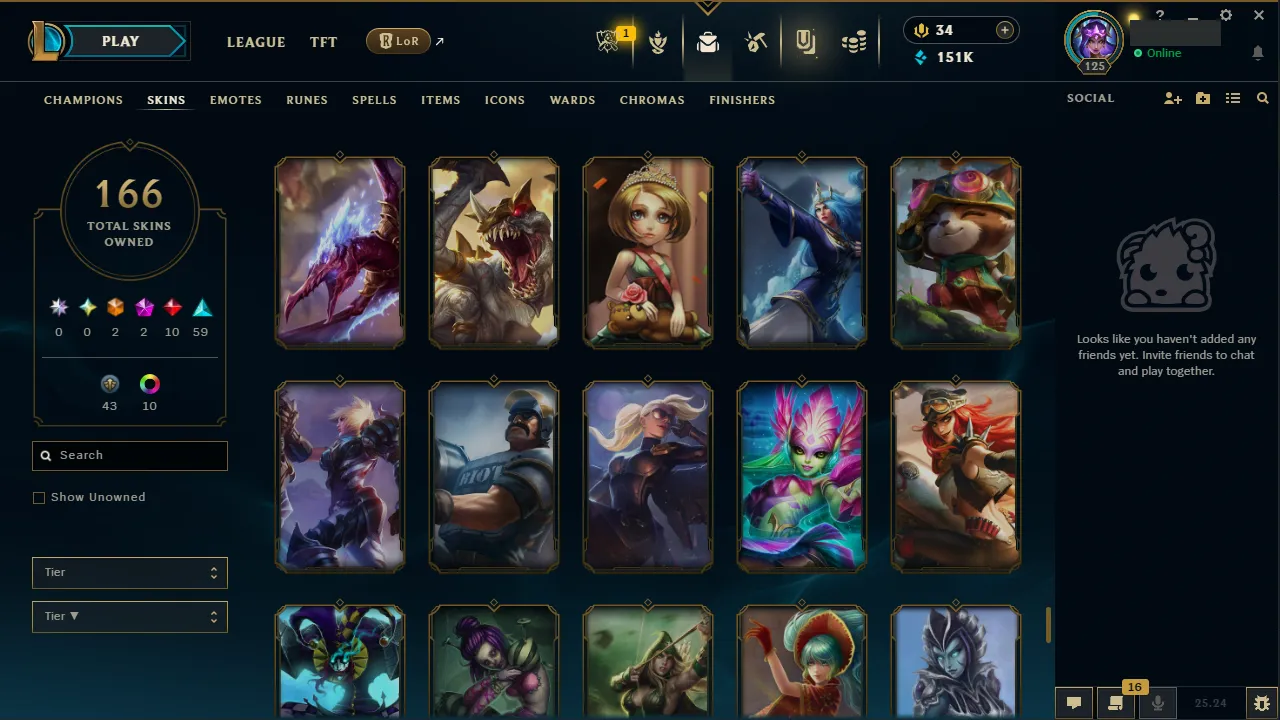Open the add friend icon in Social panel

click(1172, 98)
